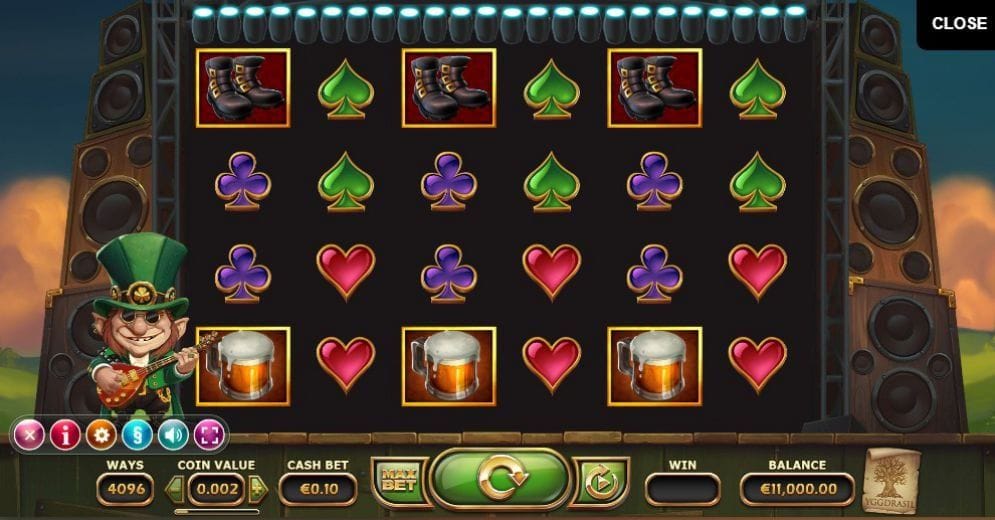Close the pink X menu button
This screenshot has height=520, width=995.
click(x=29, y=435)
